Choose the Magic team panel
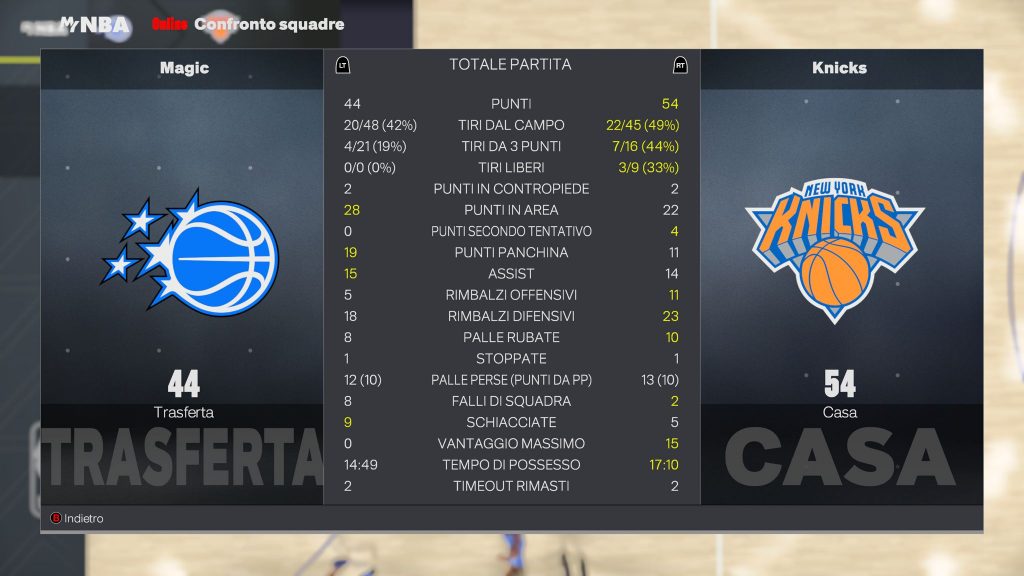This screenshot has height=576, width=1024. (x=183, y=260)
